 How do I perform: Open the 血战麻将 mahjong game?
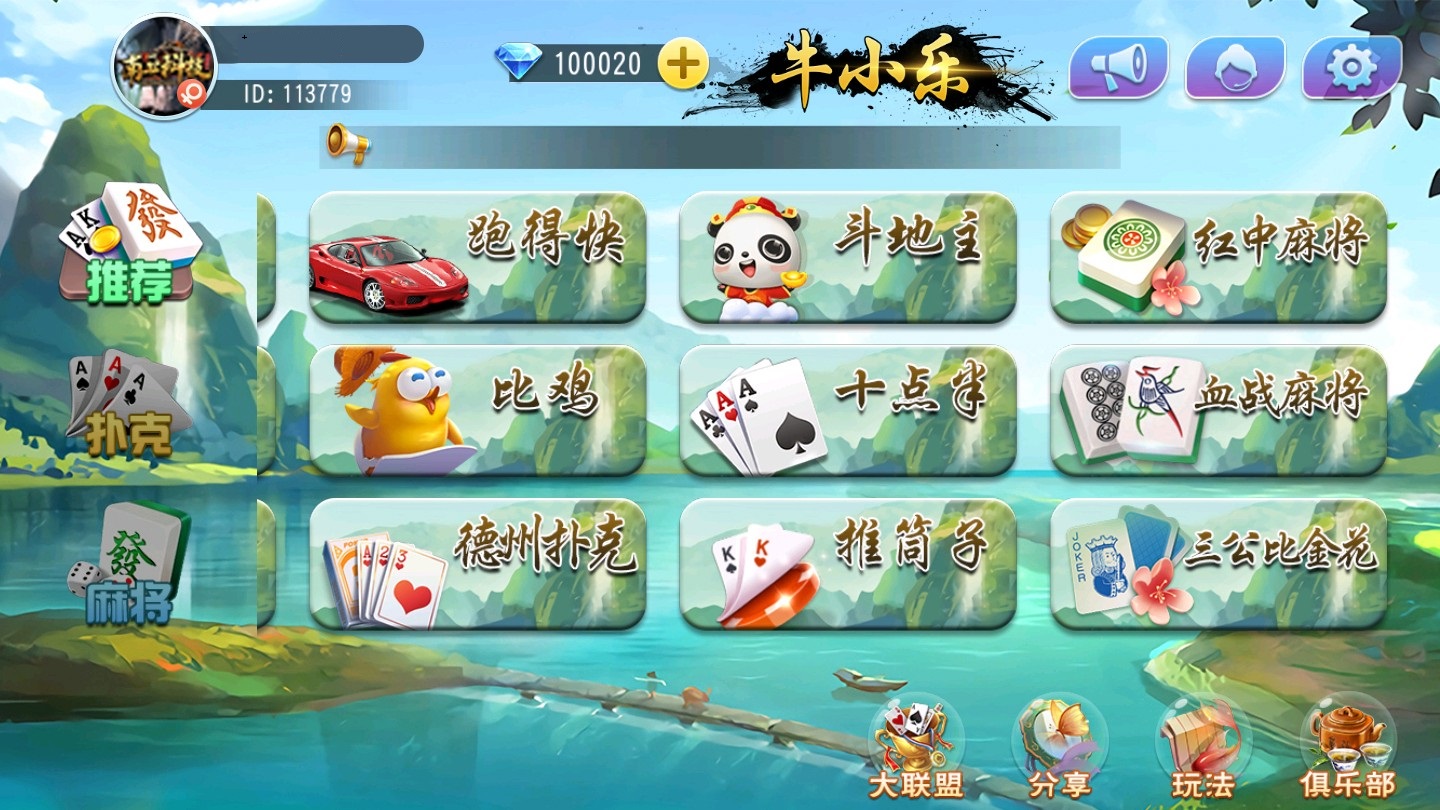(x=1218, y=410)
